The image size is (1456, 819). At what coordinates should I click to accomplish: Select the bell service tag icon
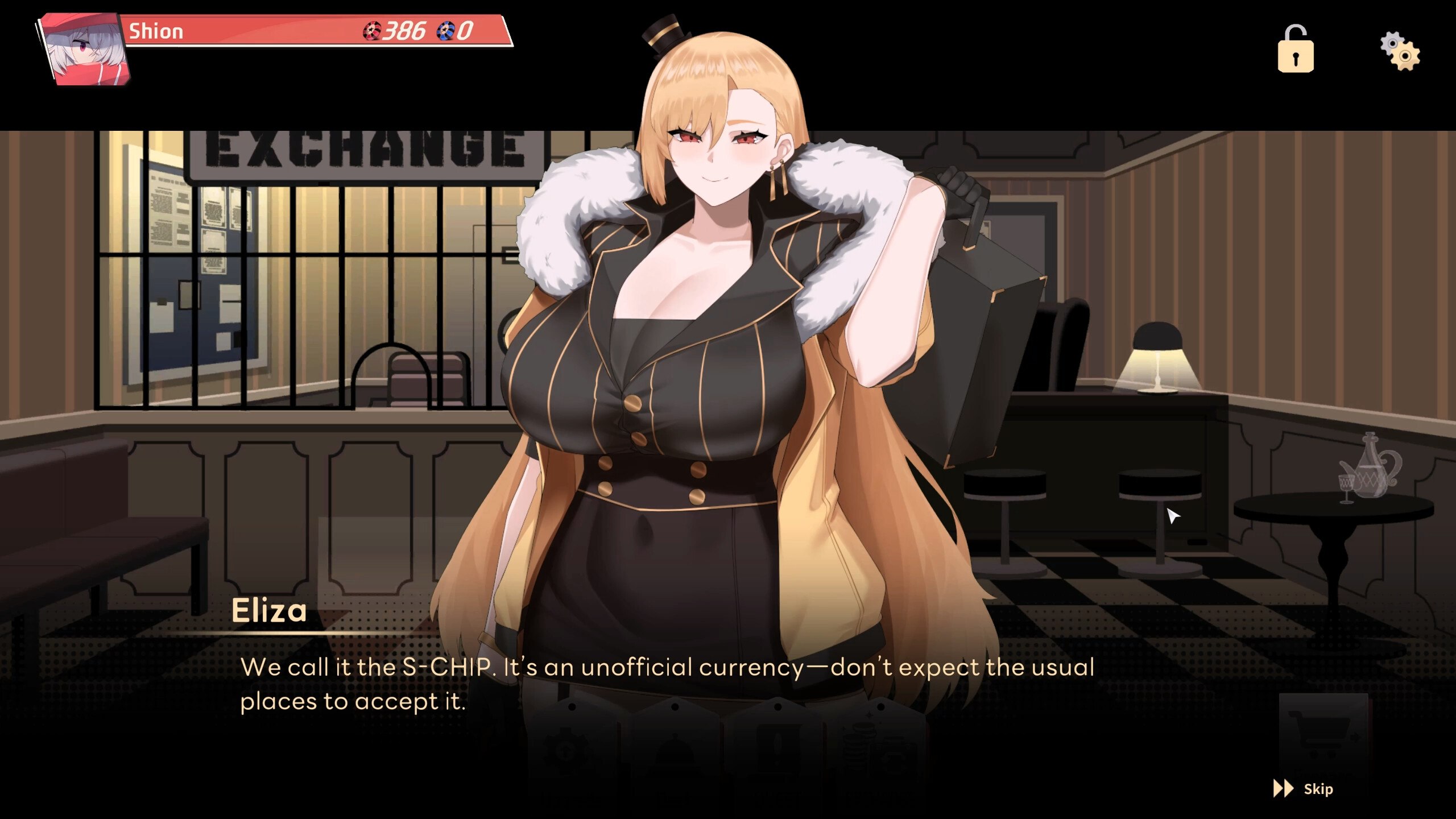(x=674, y=751)
